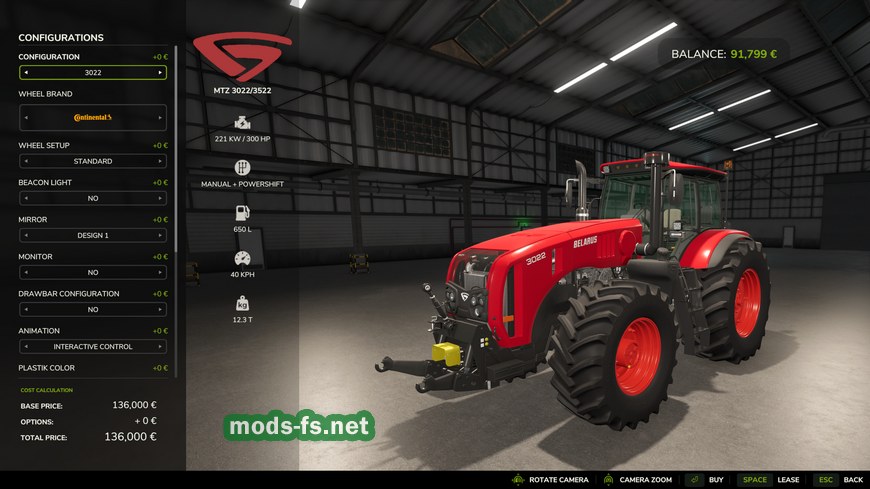Click the left arrow of the Monitor selector
870x489 pixels.
pyautogui.click(x=26, y=272)
